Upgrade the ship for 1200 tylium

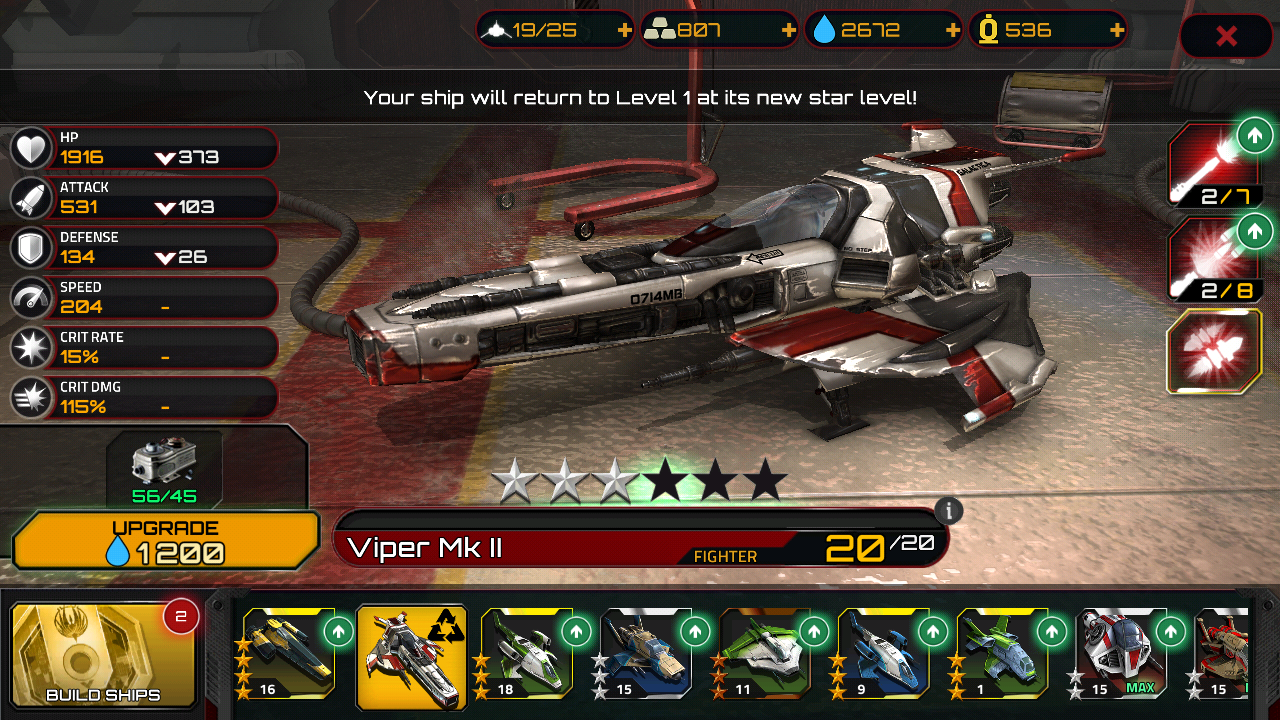pyautogui.click(x=166, y=541)
